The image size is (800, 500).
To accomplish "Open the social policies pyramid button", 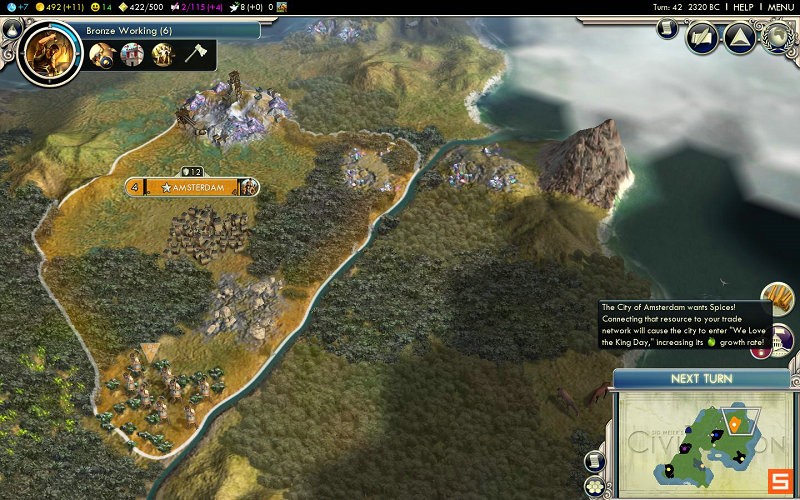I will tap(739, 39).
